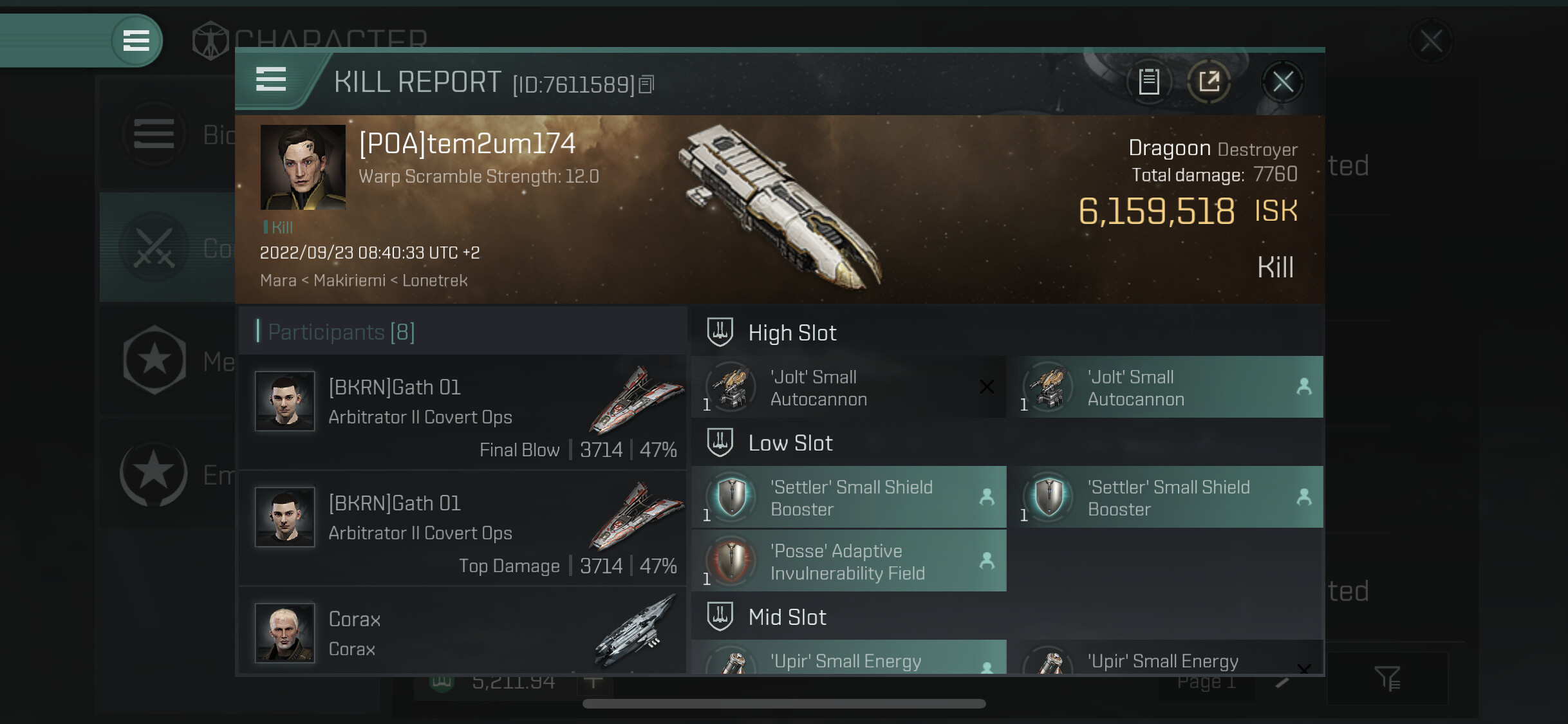Close the Kill Report window
The height and width of the screenshot is (724, 1568).
(1282, 82)
